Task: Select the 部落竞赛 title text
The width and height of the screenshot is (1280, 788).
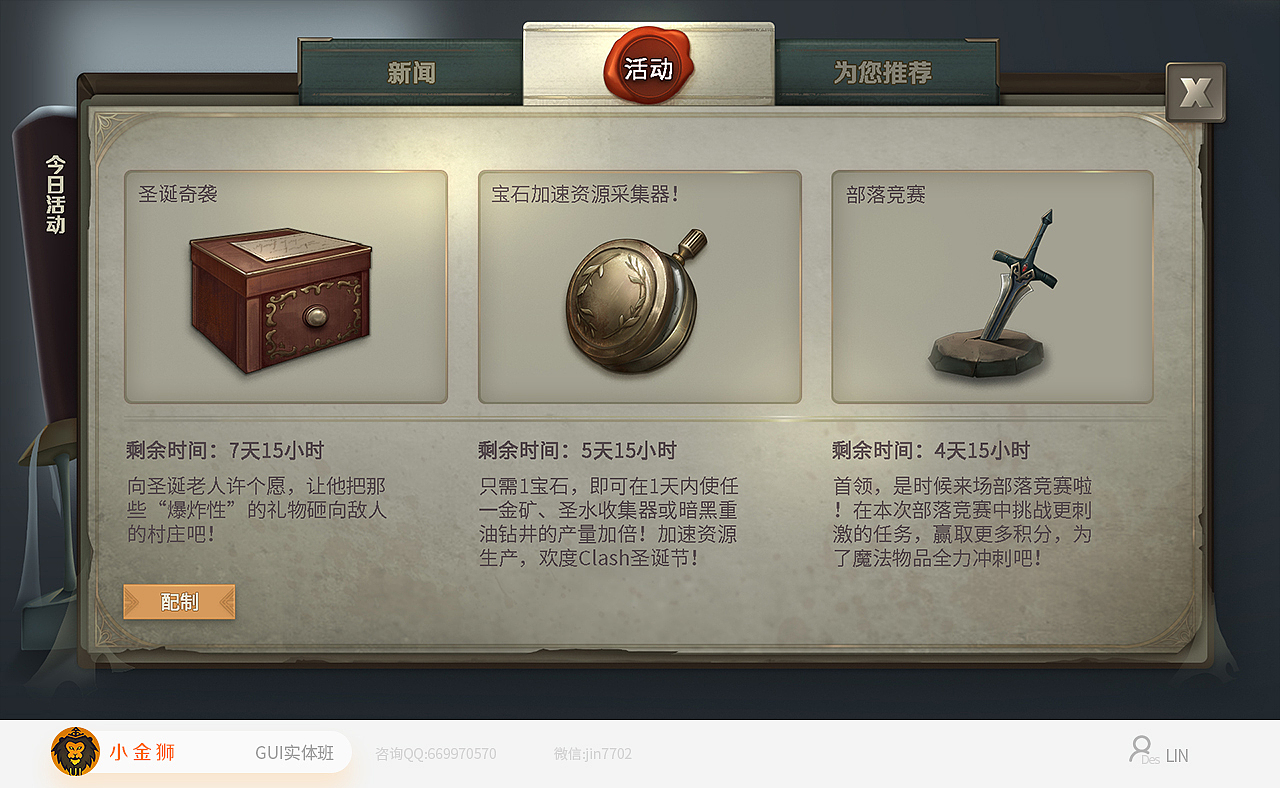Action: tap(886, 195)
